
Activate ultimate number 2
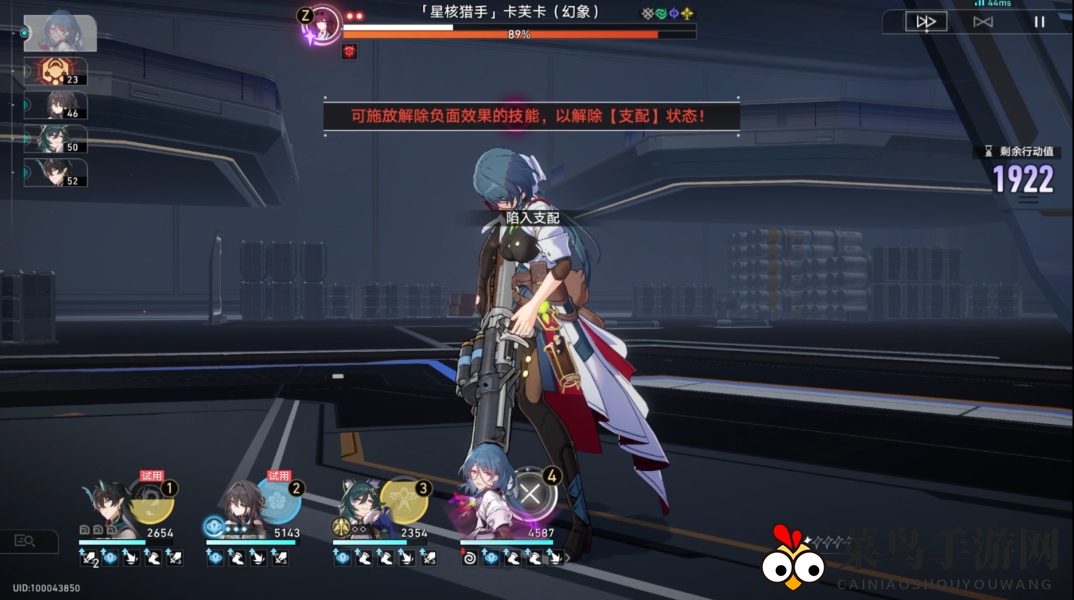tap(279, 500)
